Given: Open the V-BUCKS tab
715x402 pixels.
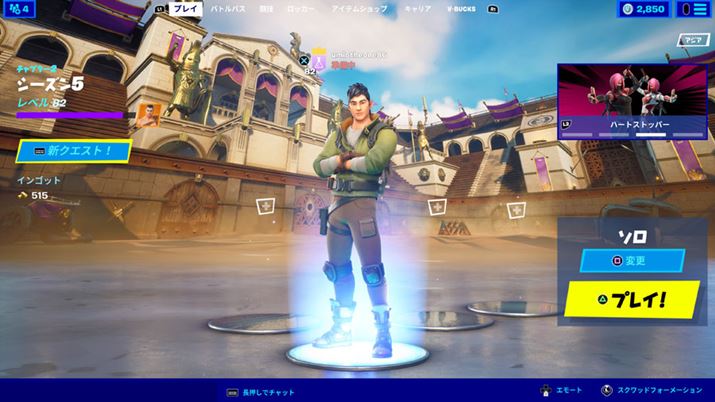Looking at the screenshot, I should 462,8.
